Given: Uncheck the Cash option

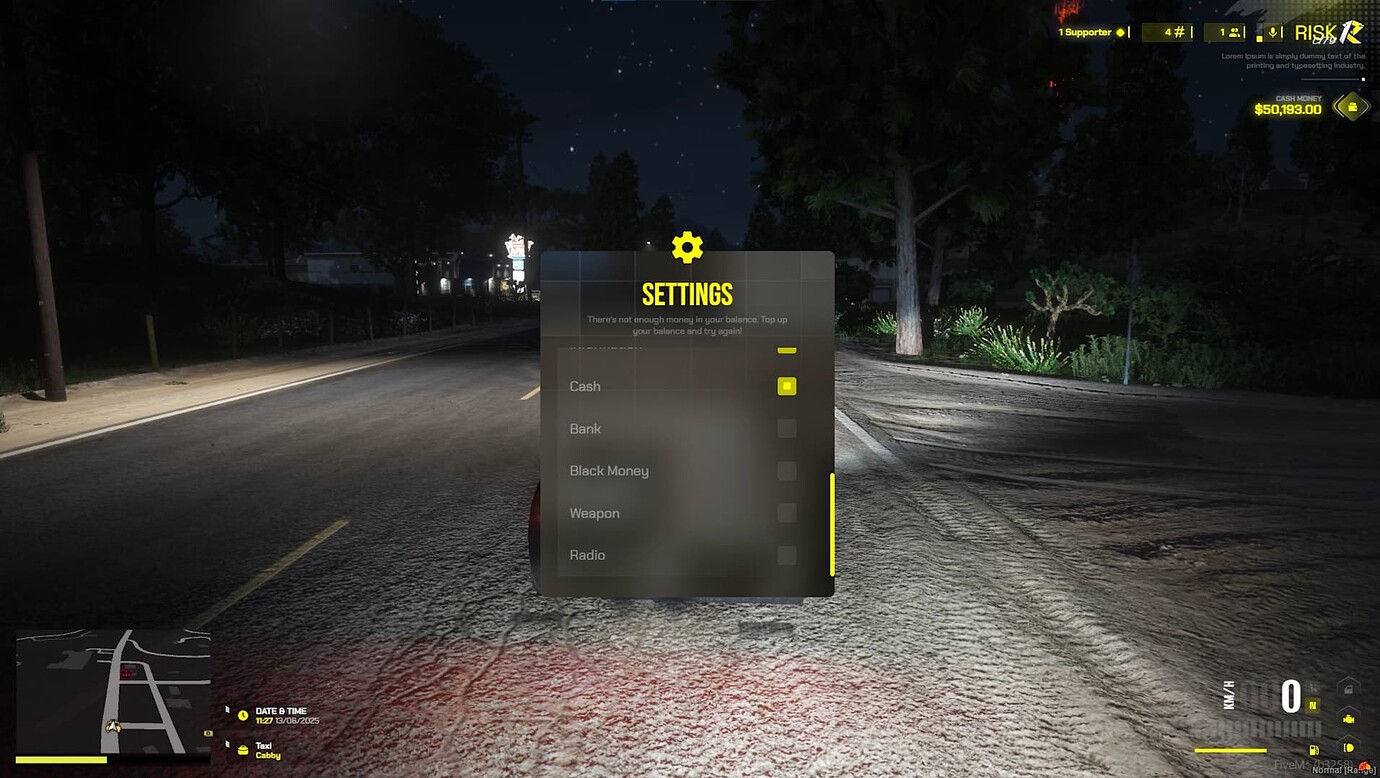Looking at the screenshot, I should click(787, 386).
